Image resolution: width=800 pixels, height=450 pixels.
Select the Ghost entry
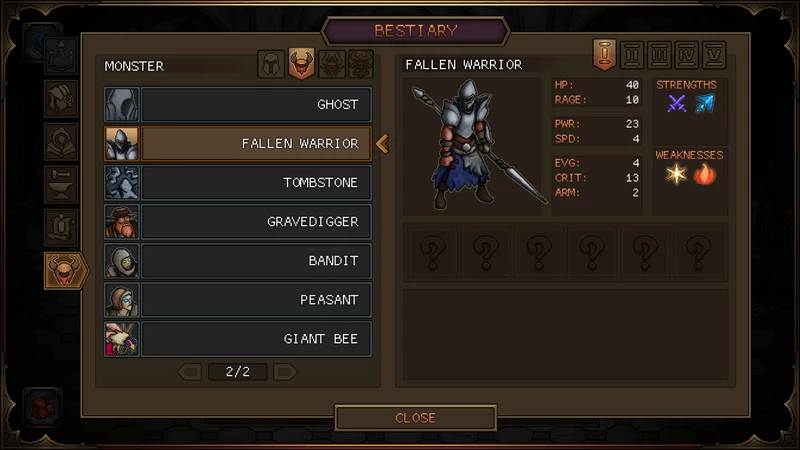tap(255, 104)
